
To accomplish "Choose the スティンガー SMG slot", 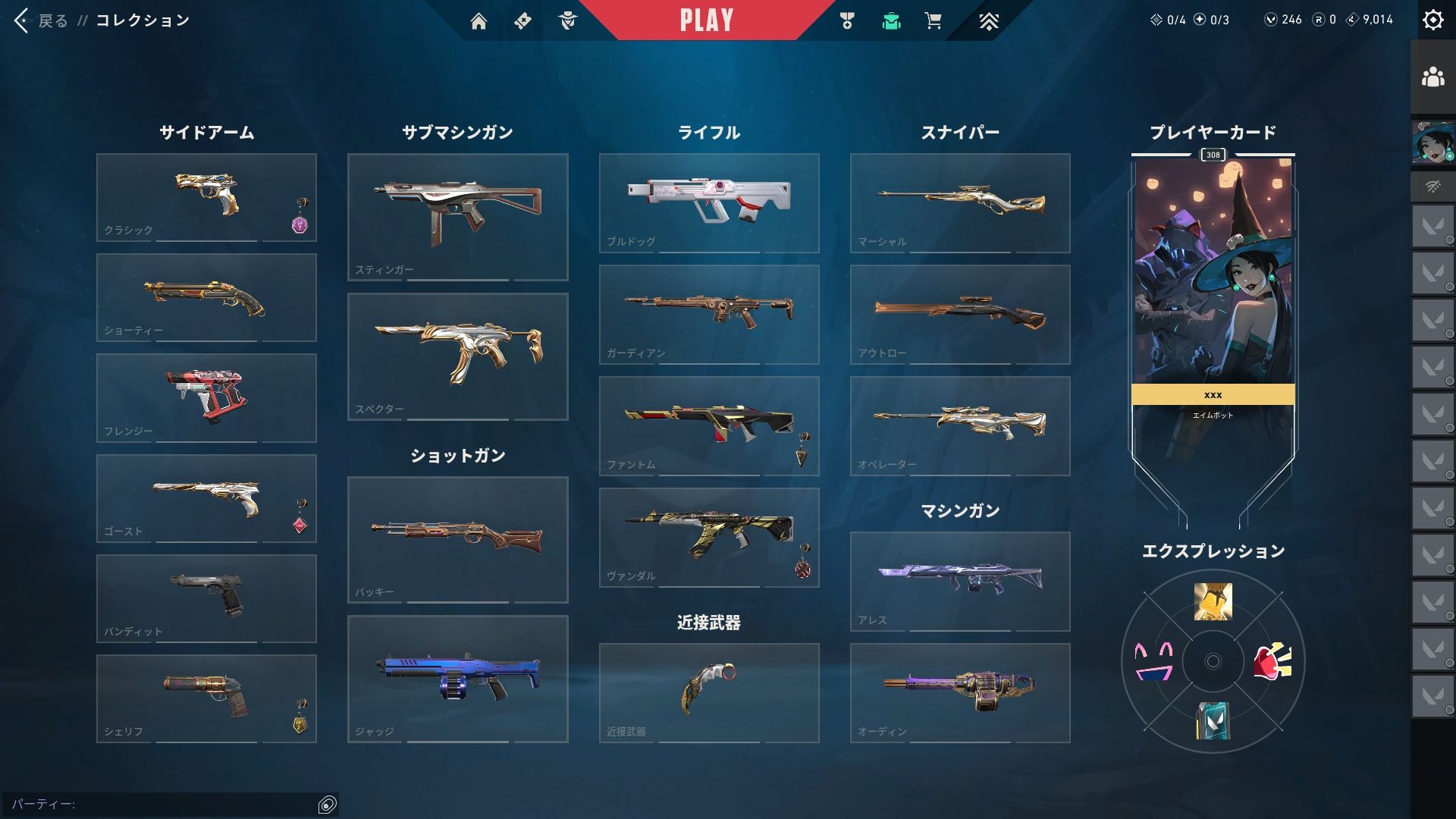I will pos(457,217).
